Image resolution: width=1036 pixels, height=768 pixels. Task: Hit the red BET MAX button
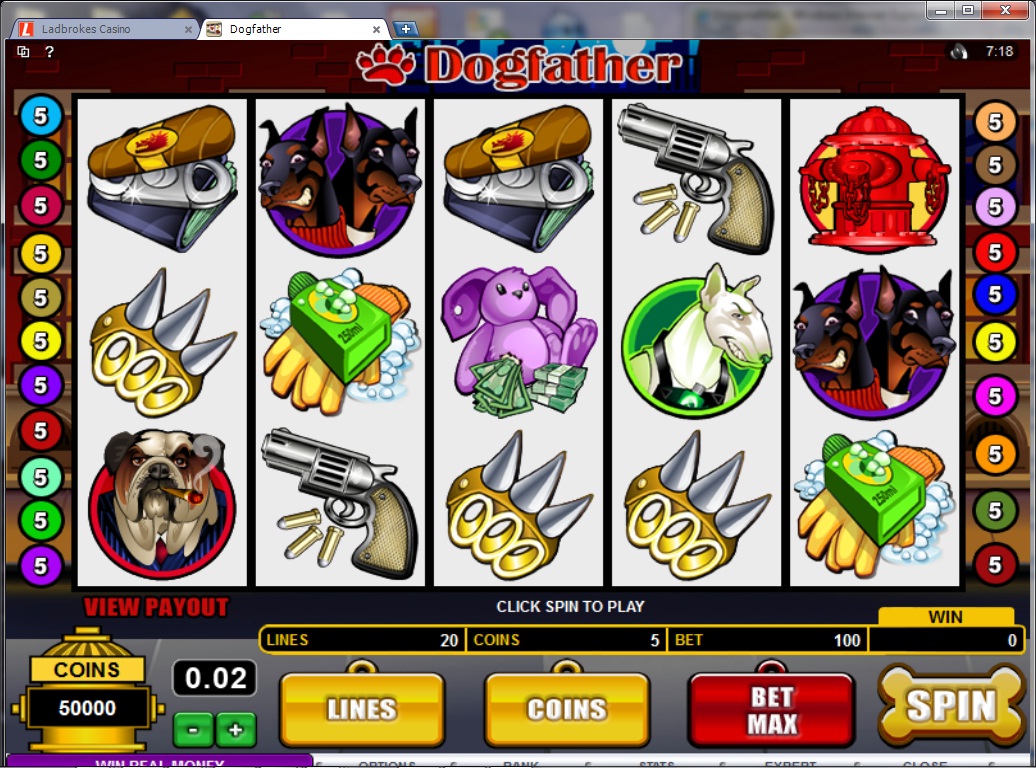[x=771, y=709]
